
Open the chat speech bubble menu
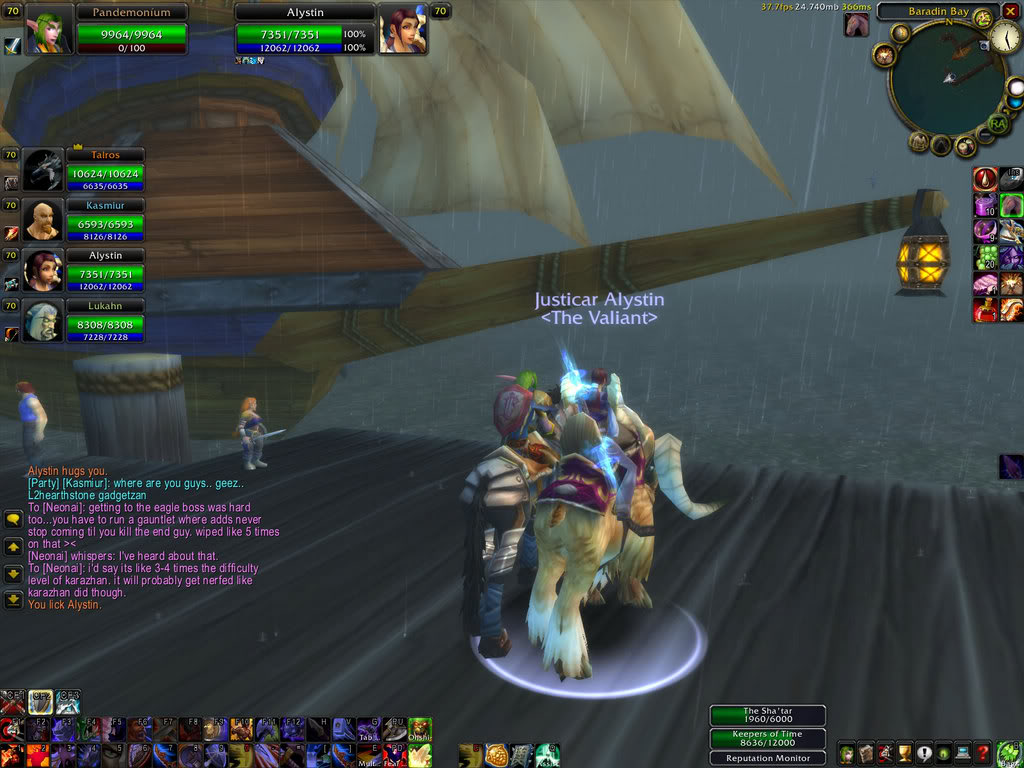14,520
